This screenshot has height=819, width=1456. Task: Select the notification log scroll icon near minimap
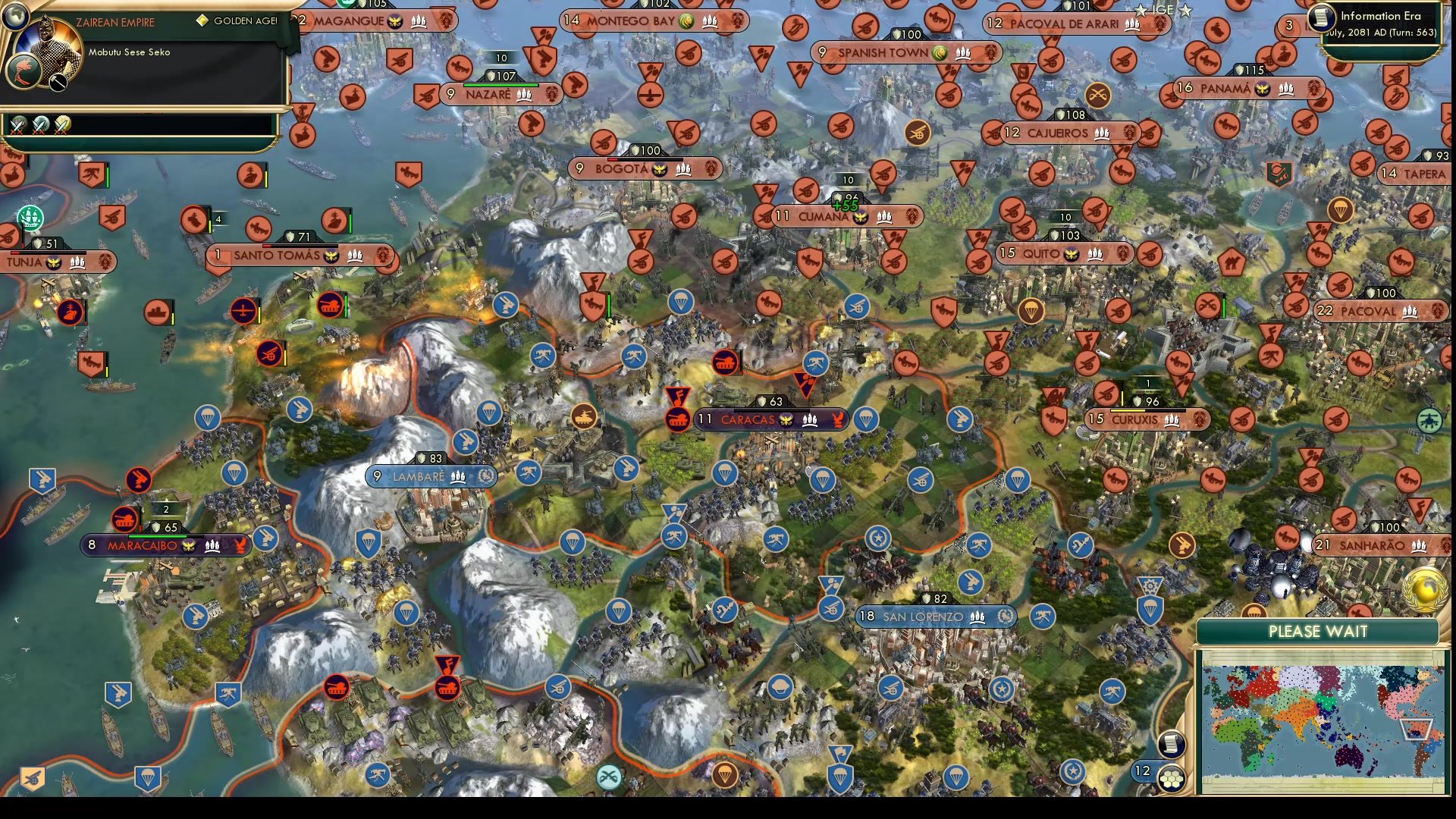1171,745
